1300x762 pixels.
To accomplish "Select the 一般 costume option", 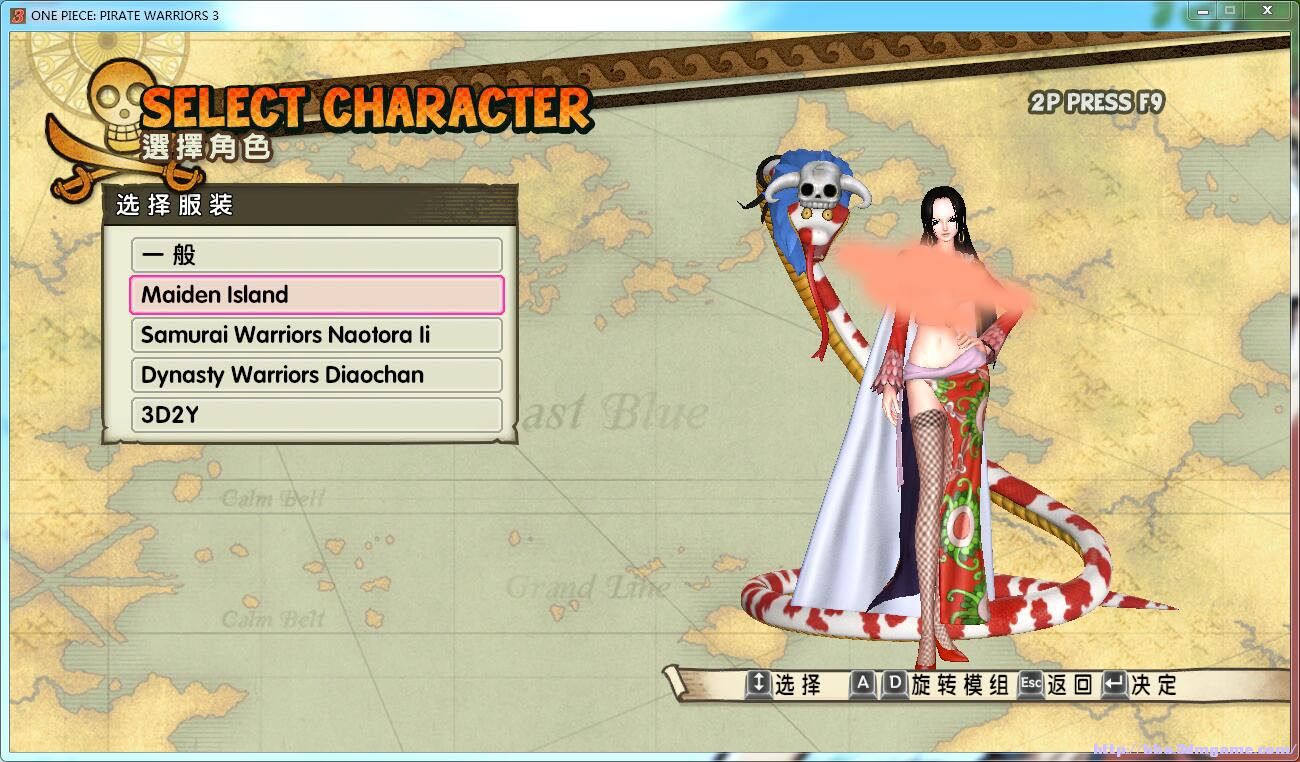I will [x=316, y=255].
